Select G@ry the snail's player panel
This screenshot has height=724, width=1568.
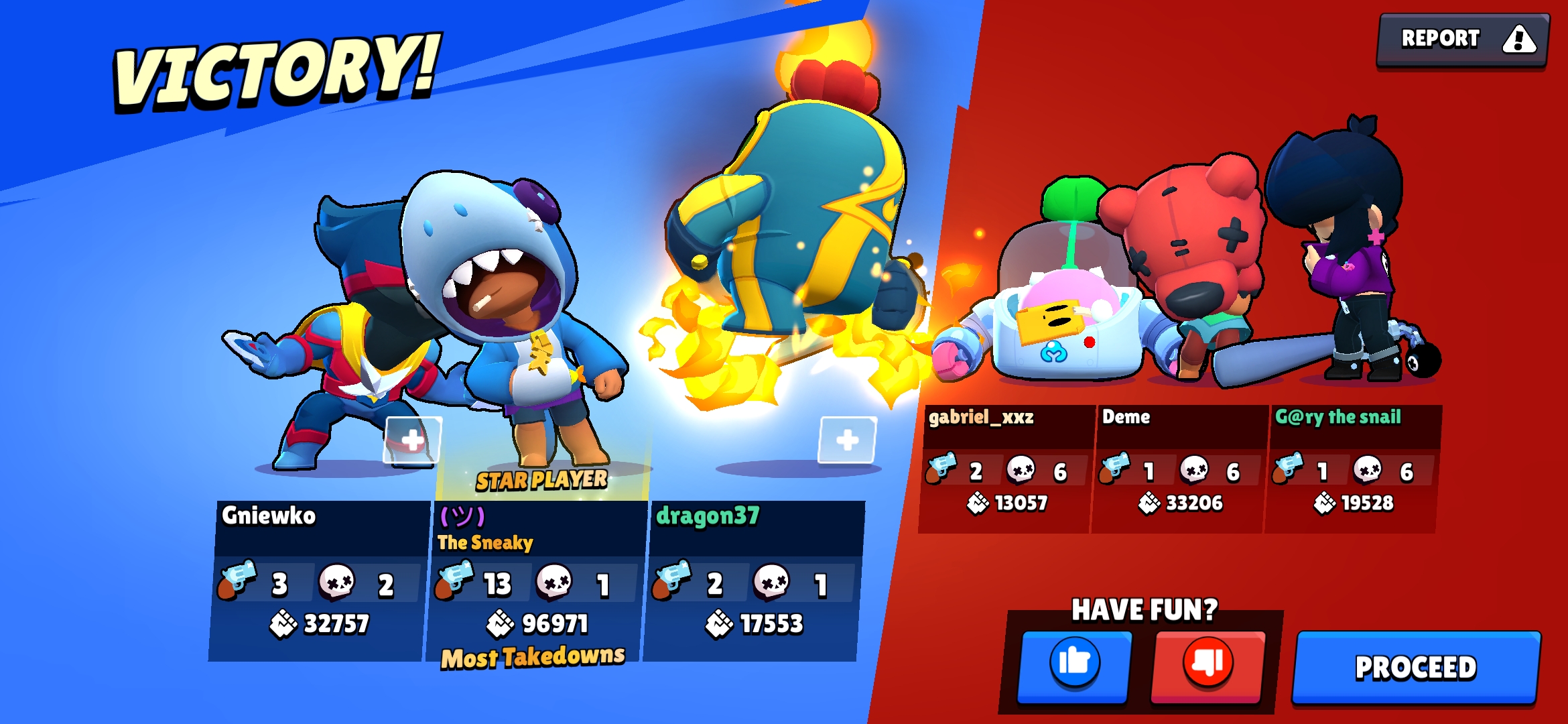[x=1352, y=468]
